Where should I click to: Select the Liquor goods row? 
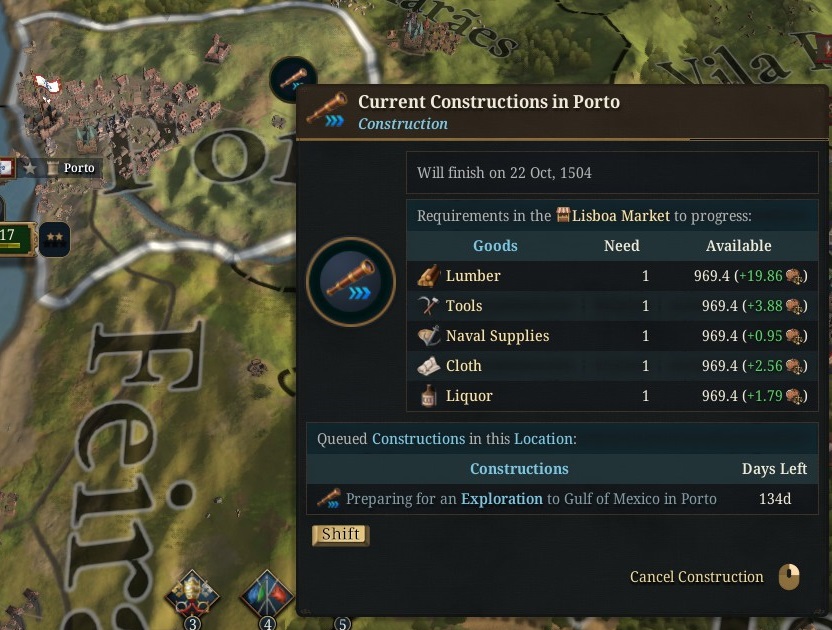(x=612, y=396)
